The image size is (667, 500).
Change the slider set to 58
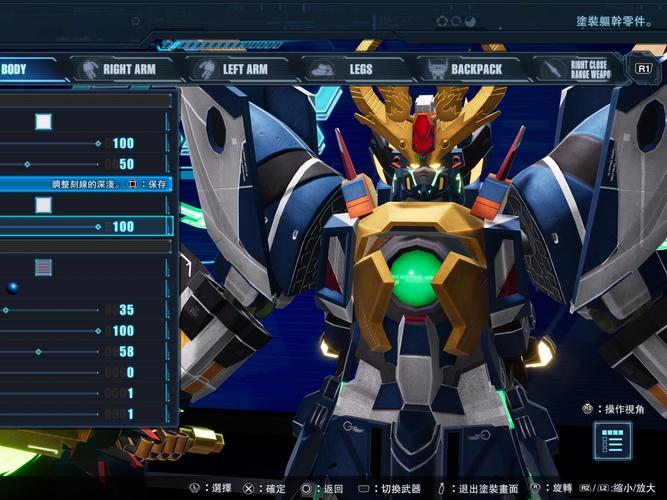click(x=38, y=351)
